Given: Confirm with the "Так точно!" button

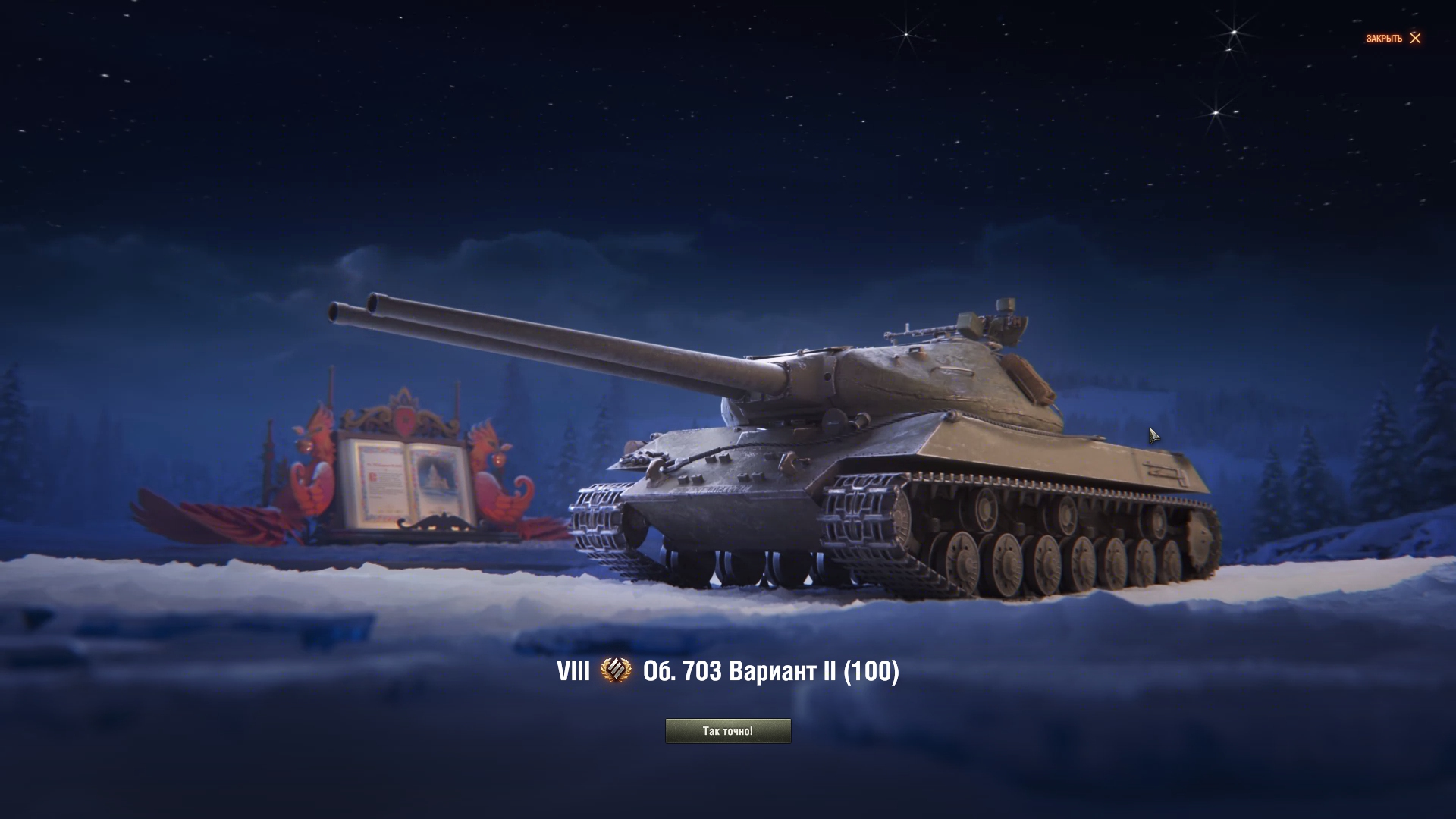Looking at the screenshot, I should tap(727, 731).
